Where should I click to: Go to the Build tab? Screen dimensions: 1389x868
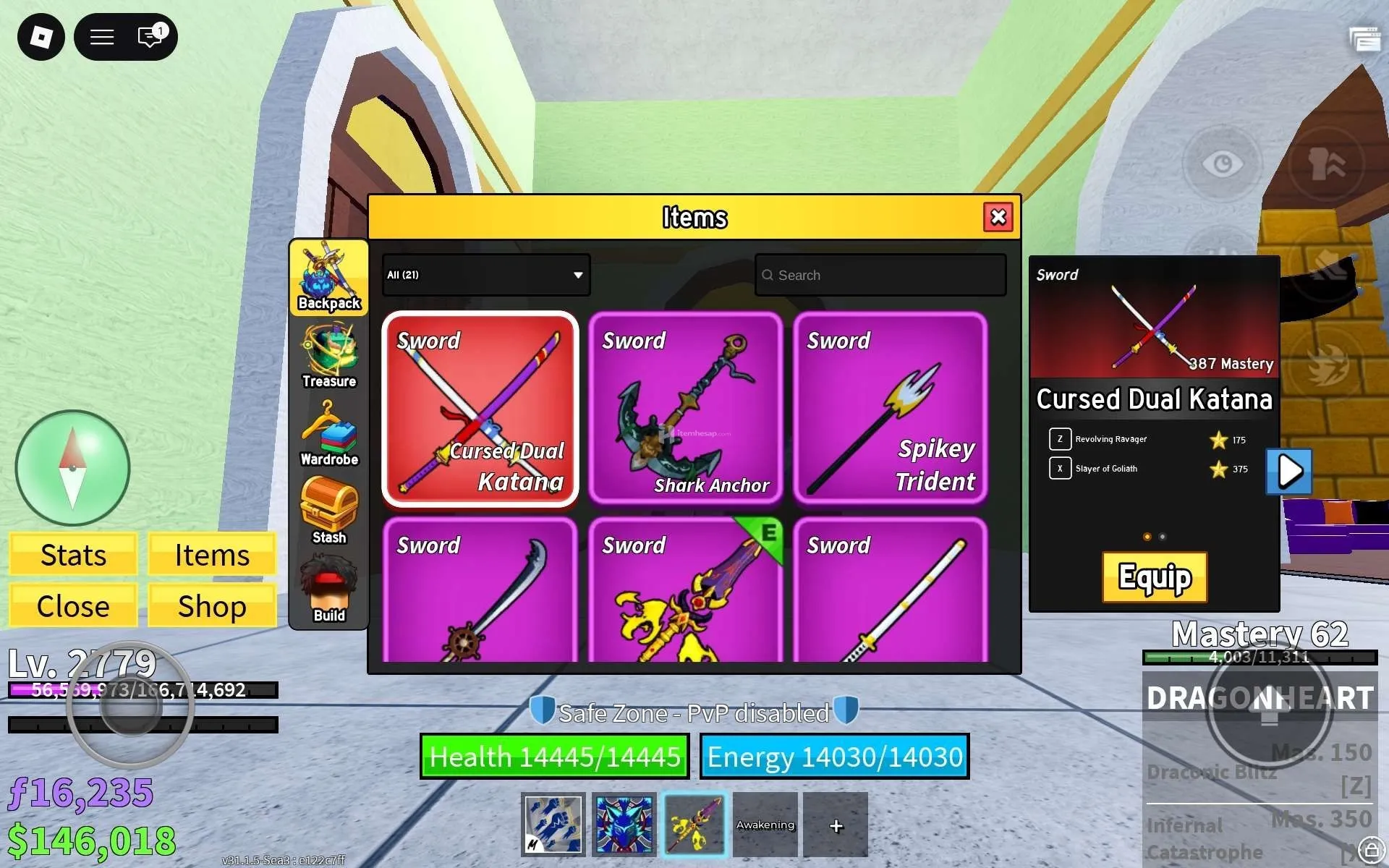point(329,590)
